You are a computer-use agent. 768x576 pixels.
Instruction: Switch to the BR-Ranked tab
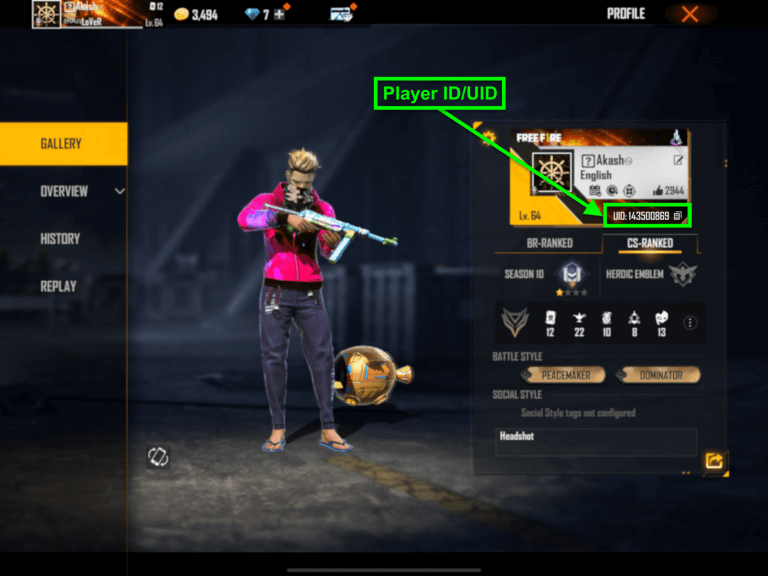click(551, 243)
